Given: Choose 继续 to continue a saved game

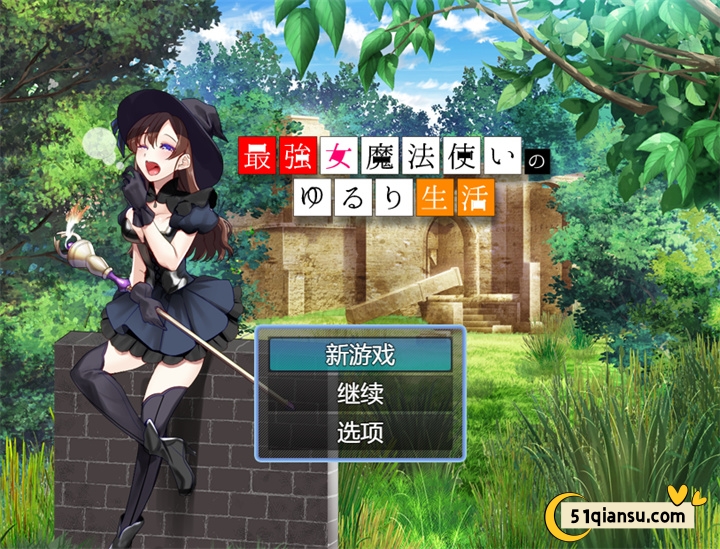Looking at the screenshot, I should pyautogui.click(x=360, y=394).
